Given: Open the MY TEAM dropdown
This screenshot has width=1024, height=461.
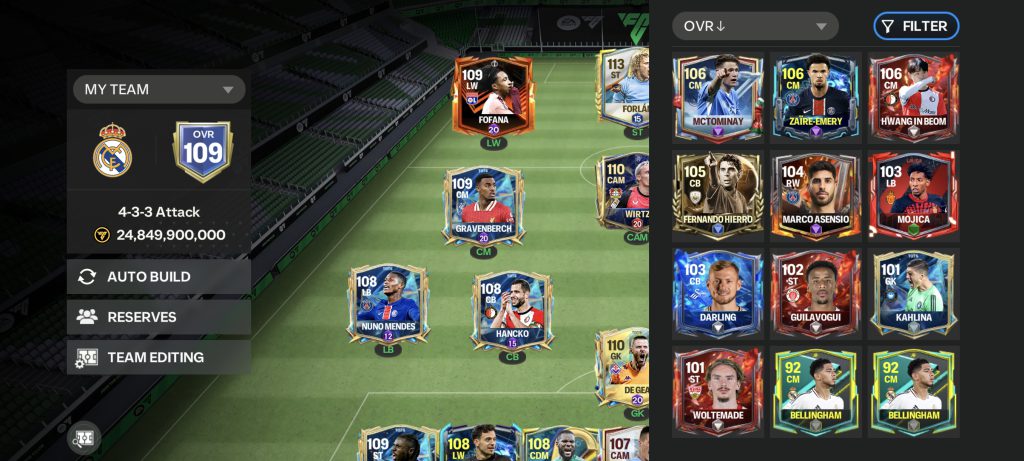Looking at the screenshot, I should [x=159, y=89].
